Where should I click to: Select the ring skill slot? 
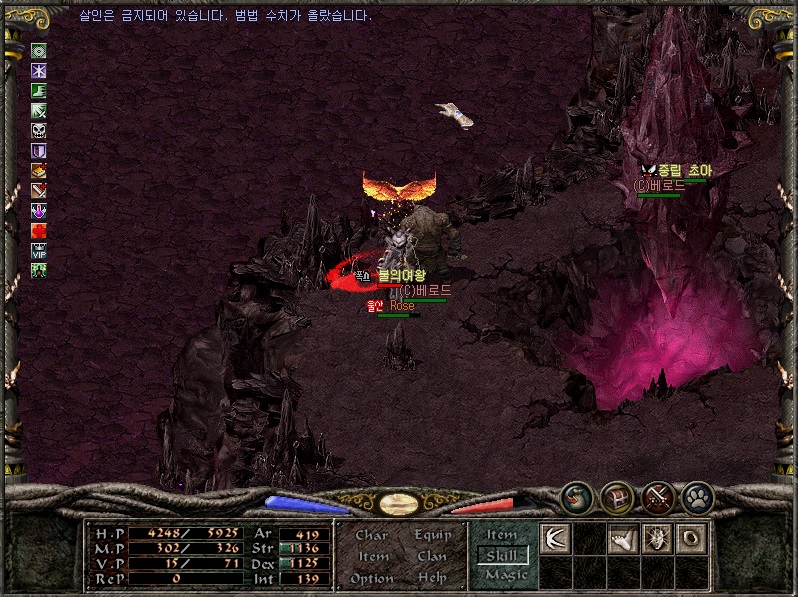click(x=692, y=538)
